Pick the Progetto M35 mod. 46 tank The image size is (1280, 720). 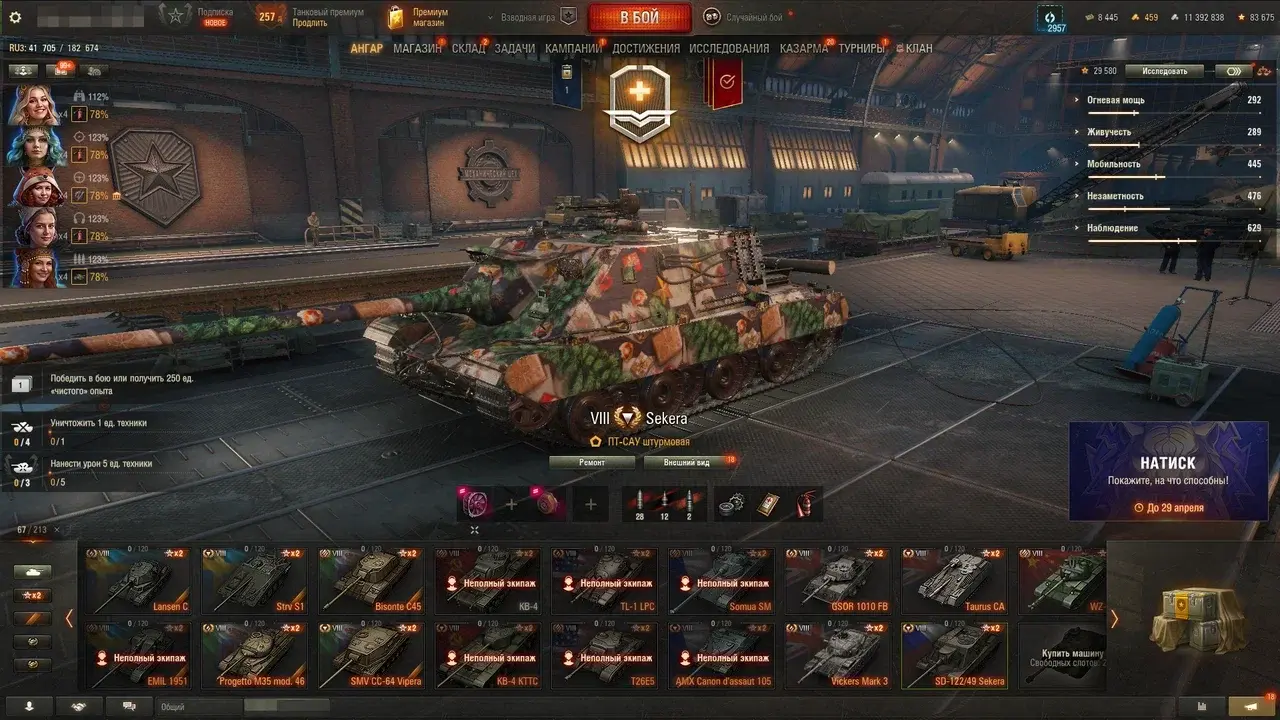click(x=254, y=655)
